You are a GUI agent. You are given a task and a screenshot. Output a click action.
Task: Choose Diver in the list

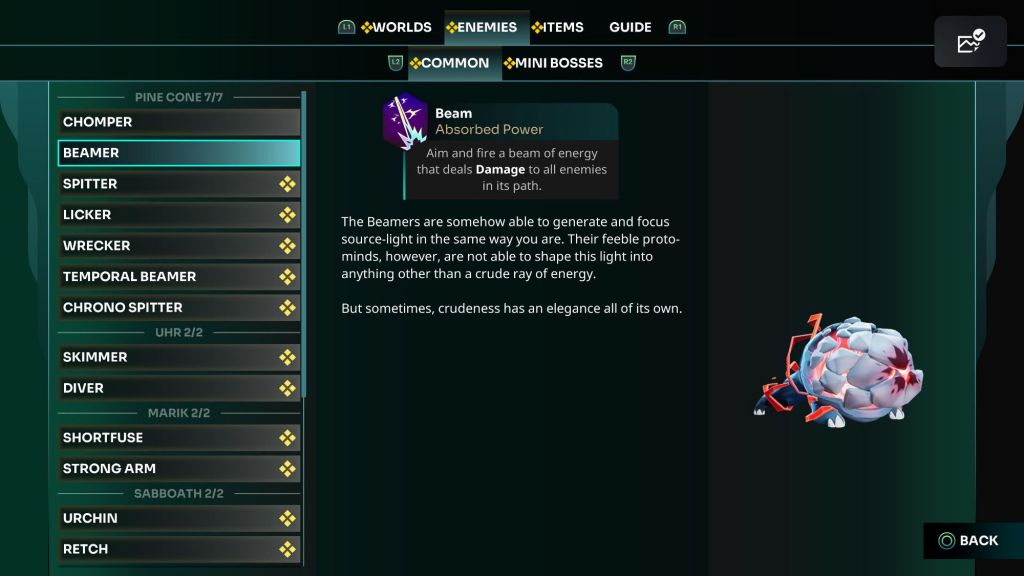(x=179, y=388)
